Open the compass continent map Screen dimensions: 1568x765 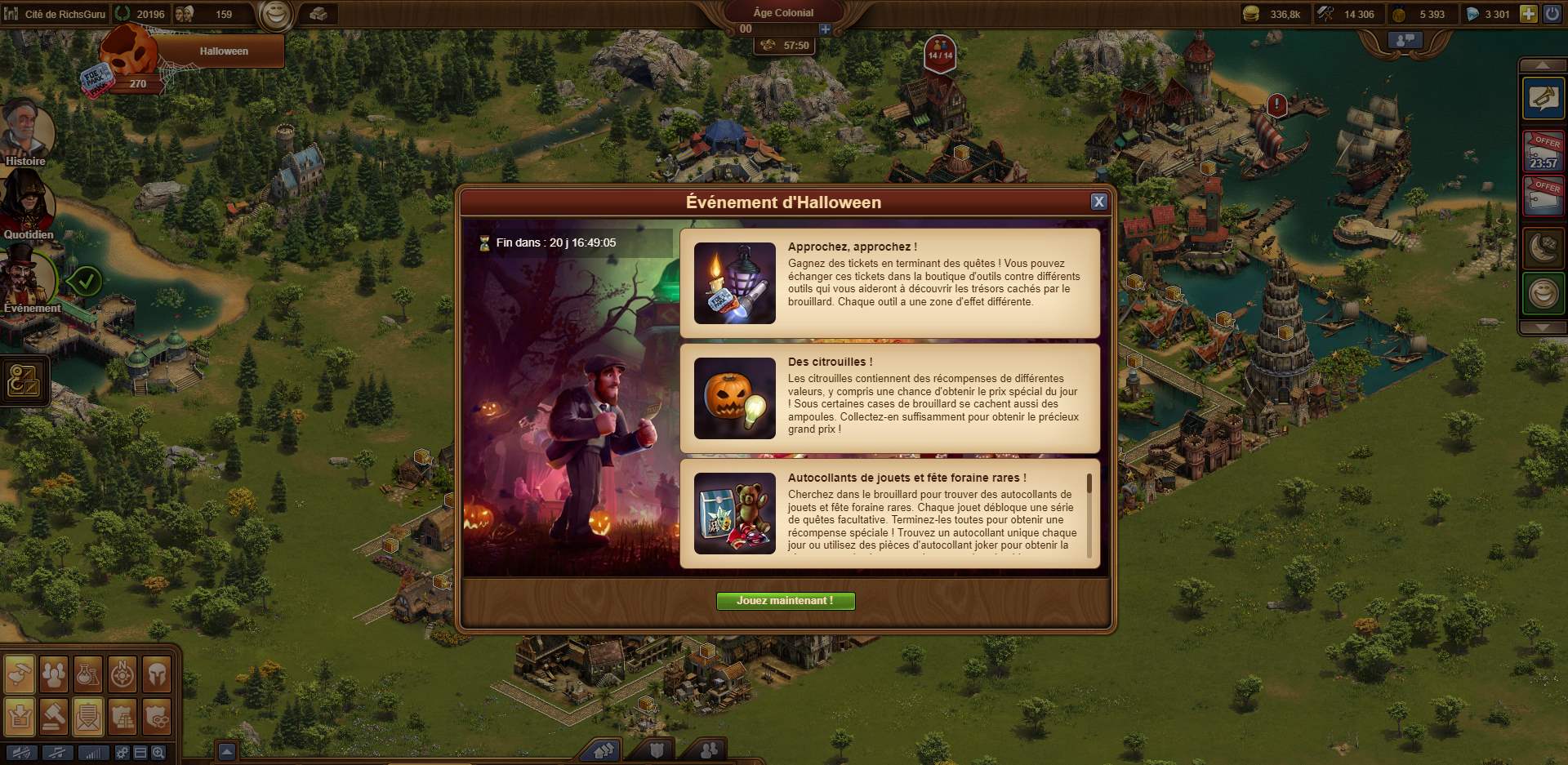pyautogui.click(x=122, y=674)
